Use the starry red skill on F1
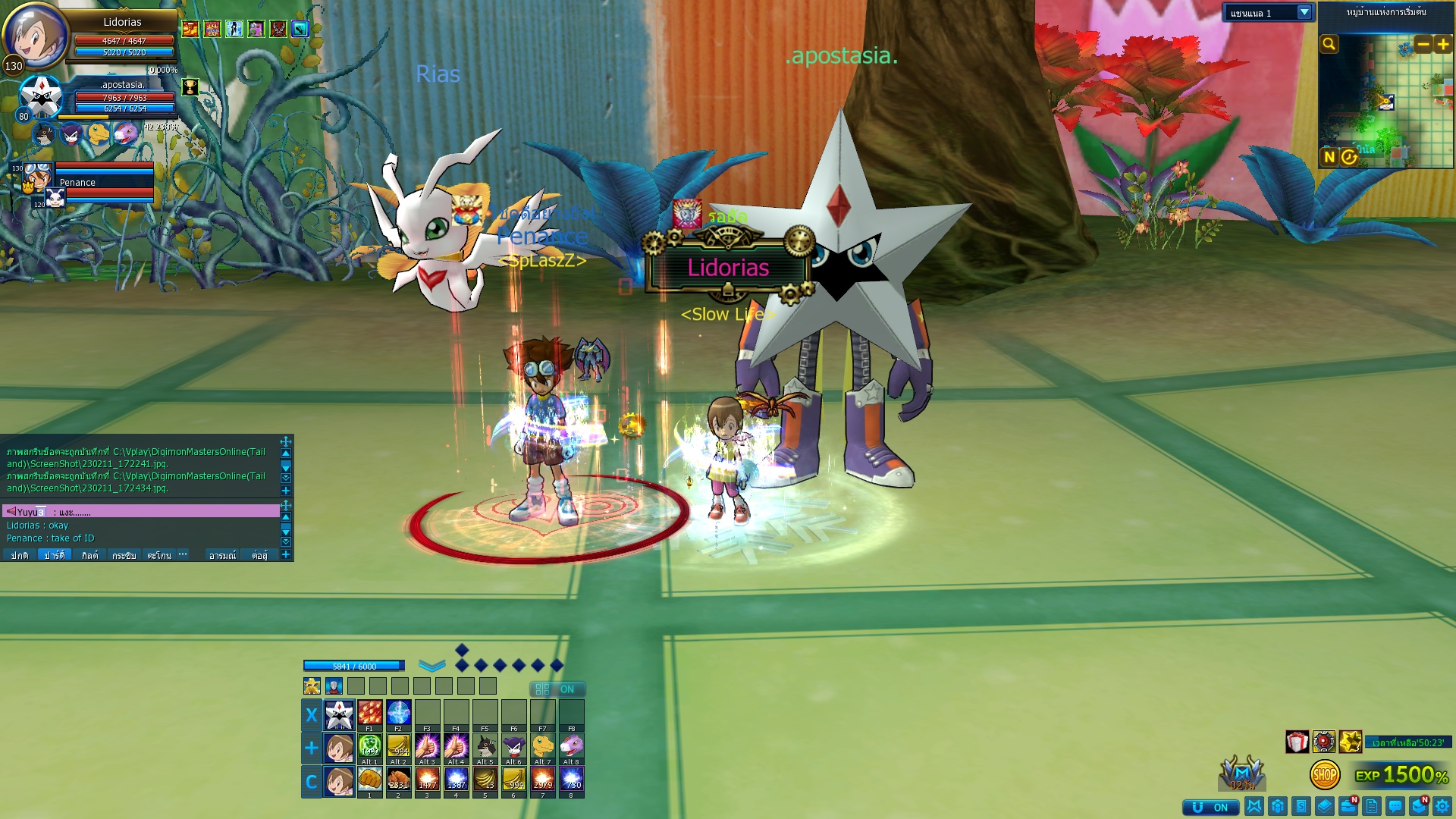 point(369,713)
